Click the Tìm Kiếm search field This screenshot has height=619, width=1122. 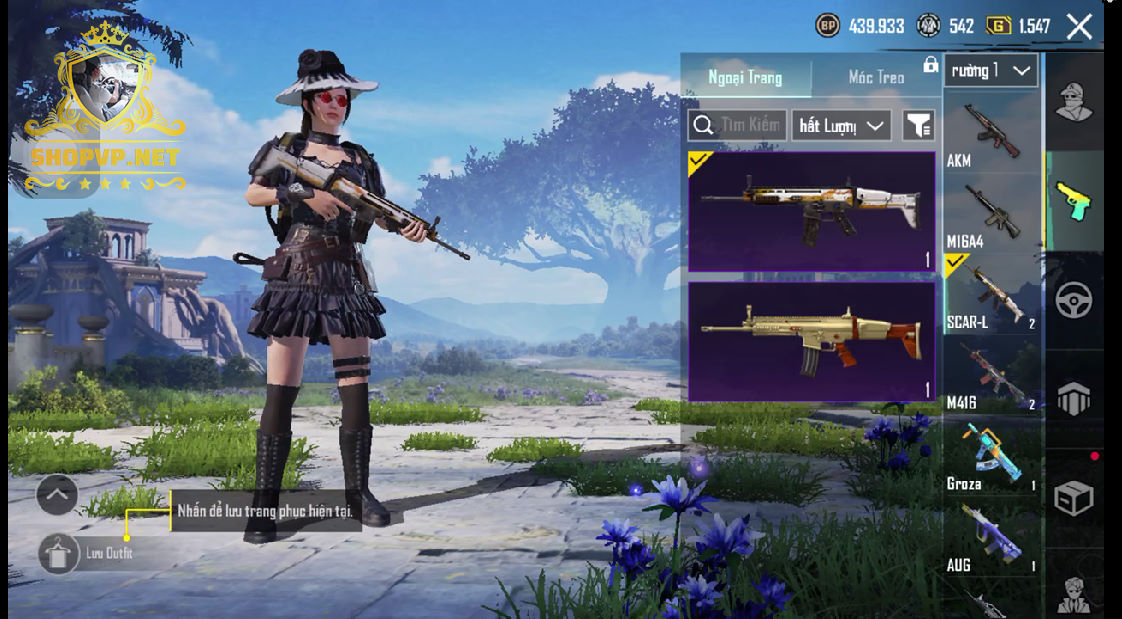tap(738, 125)
